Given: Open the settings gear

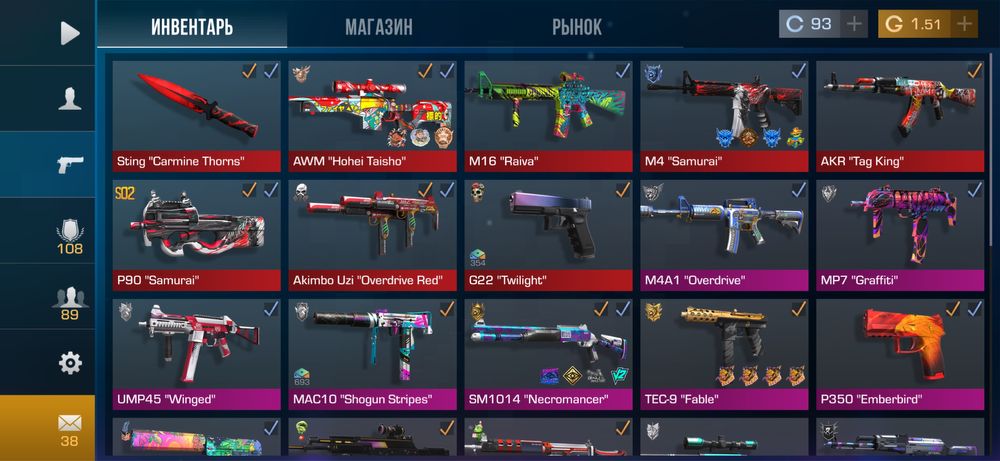Looking at the screenshot, I should [69, 362].
